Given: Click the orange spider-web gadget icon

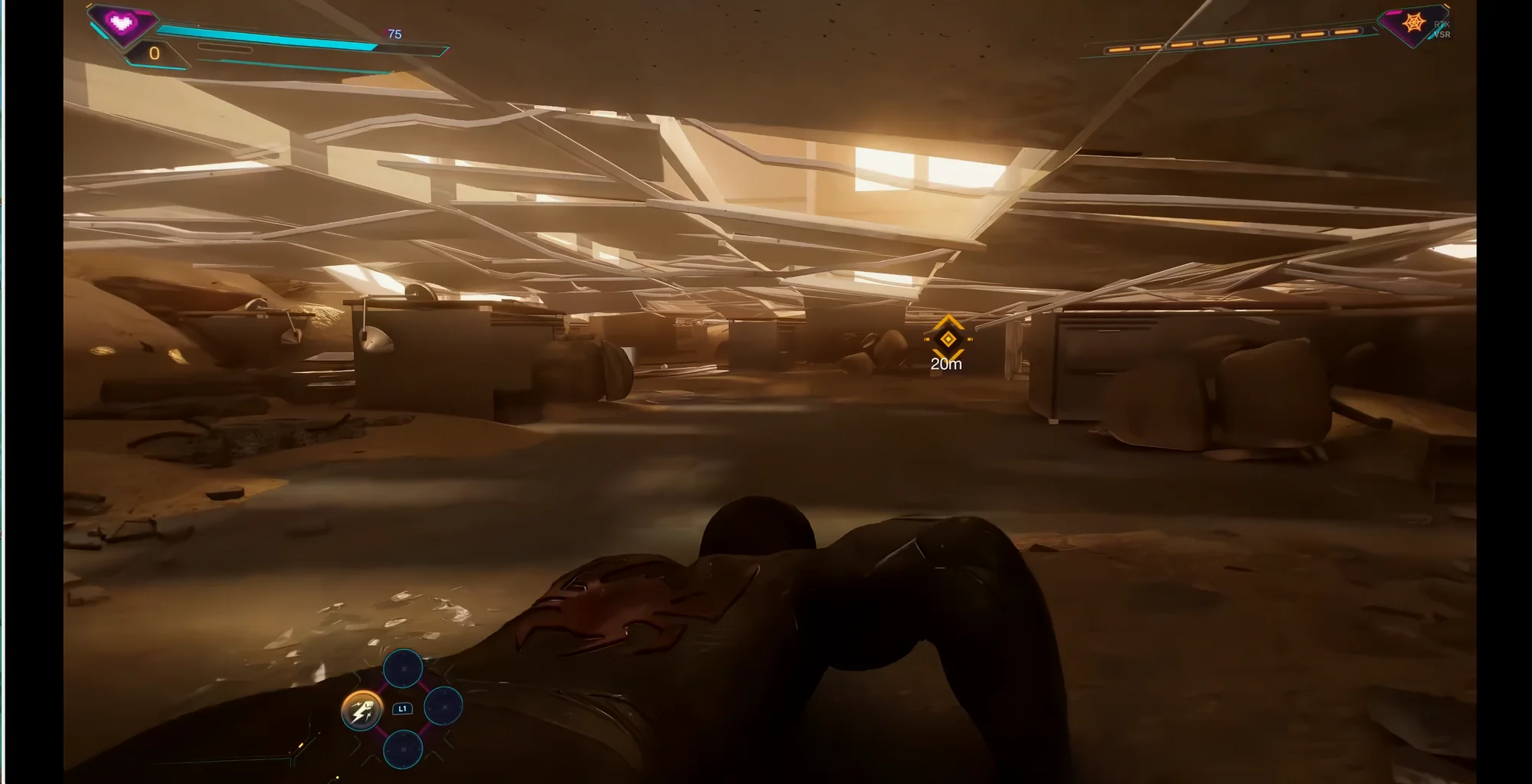Looking at the screenshot, I should 1413,23.
